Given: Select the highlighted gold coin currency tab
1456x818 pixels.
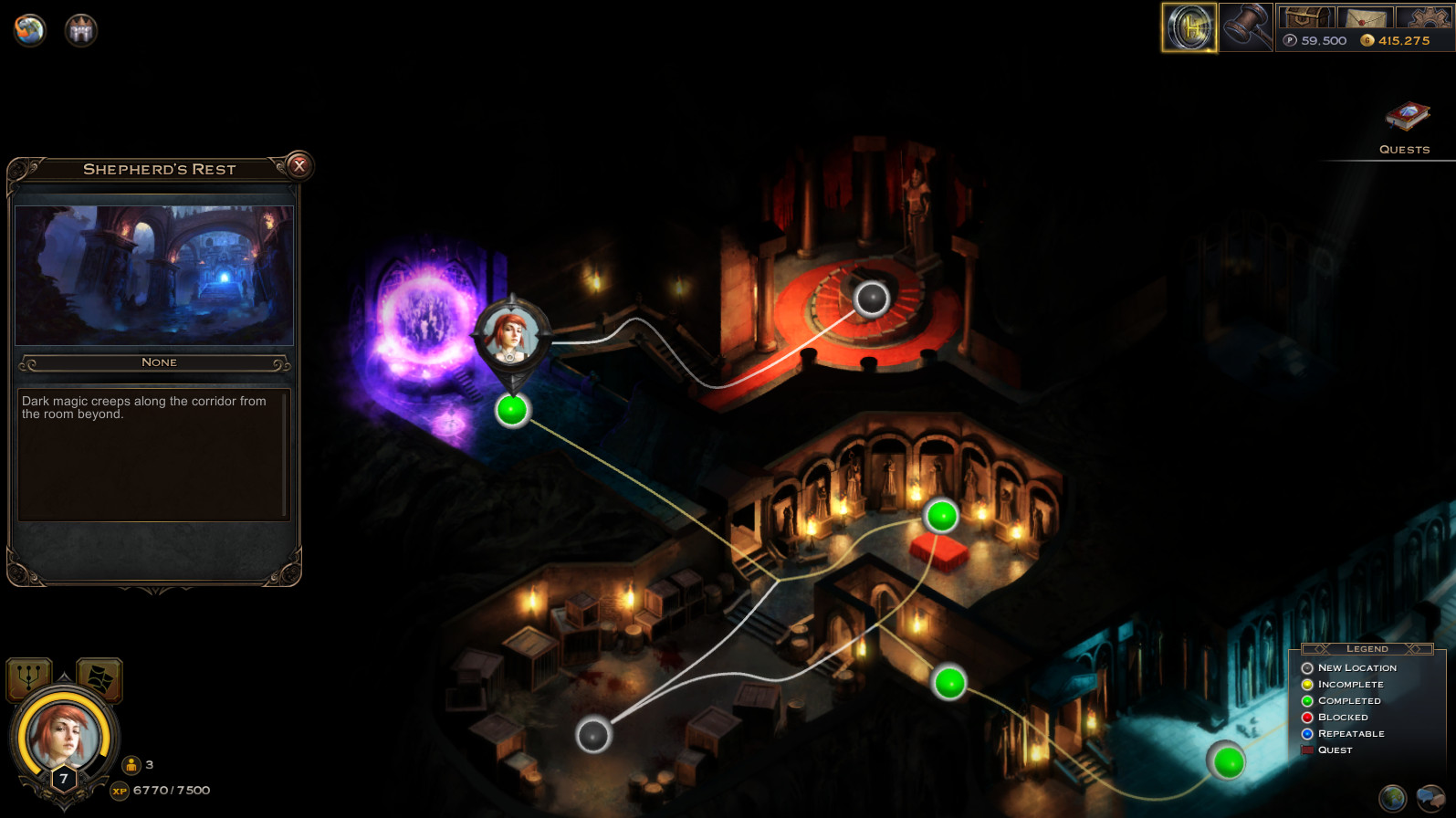Looking at the screenshot, I should click(1188, 26).
